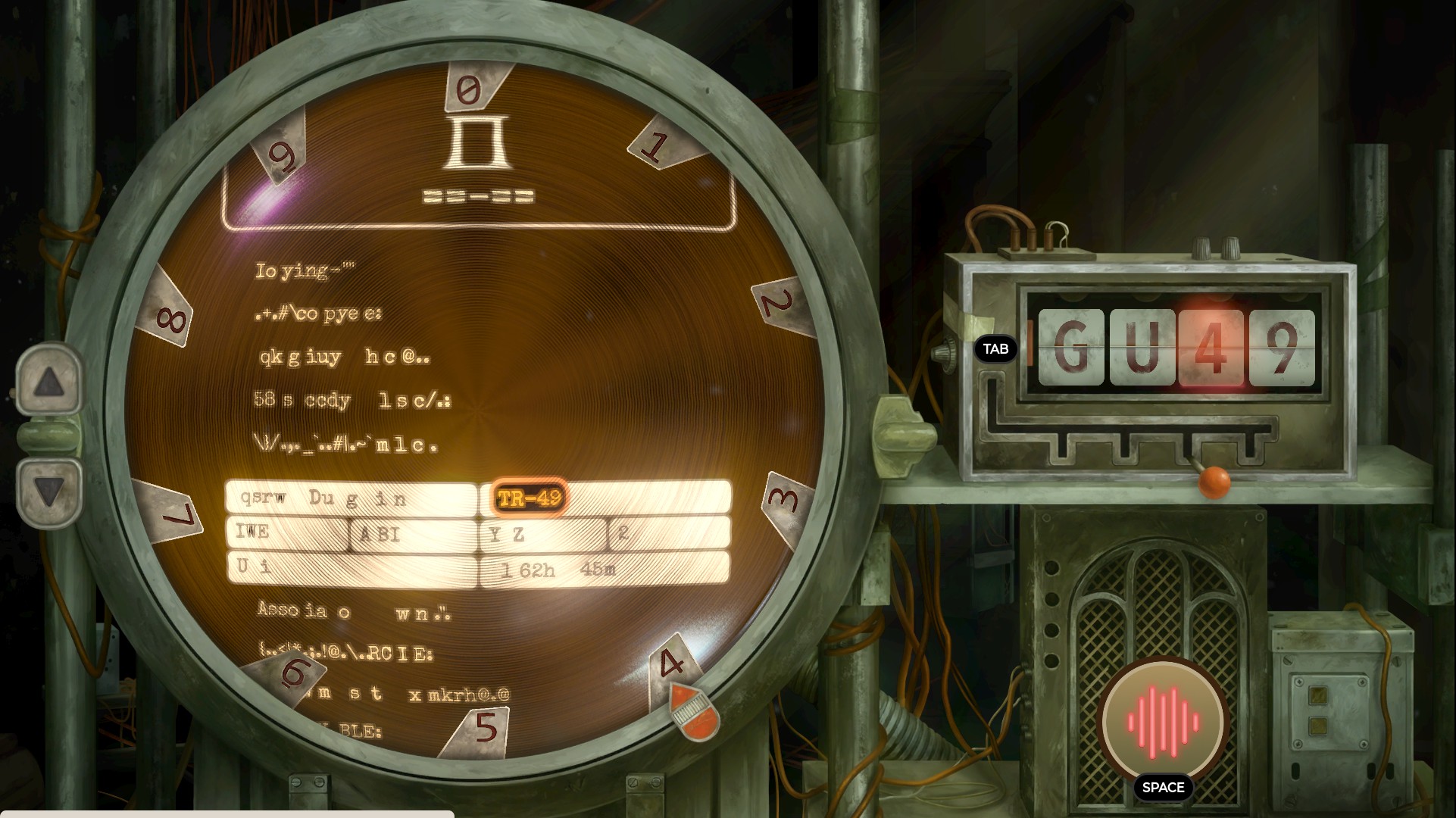Activate the red waveform audio button

1162,720
